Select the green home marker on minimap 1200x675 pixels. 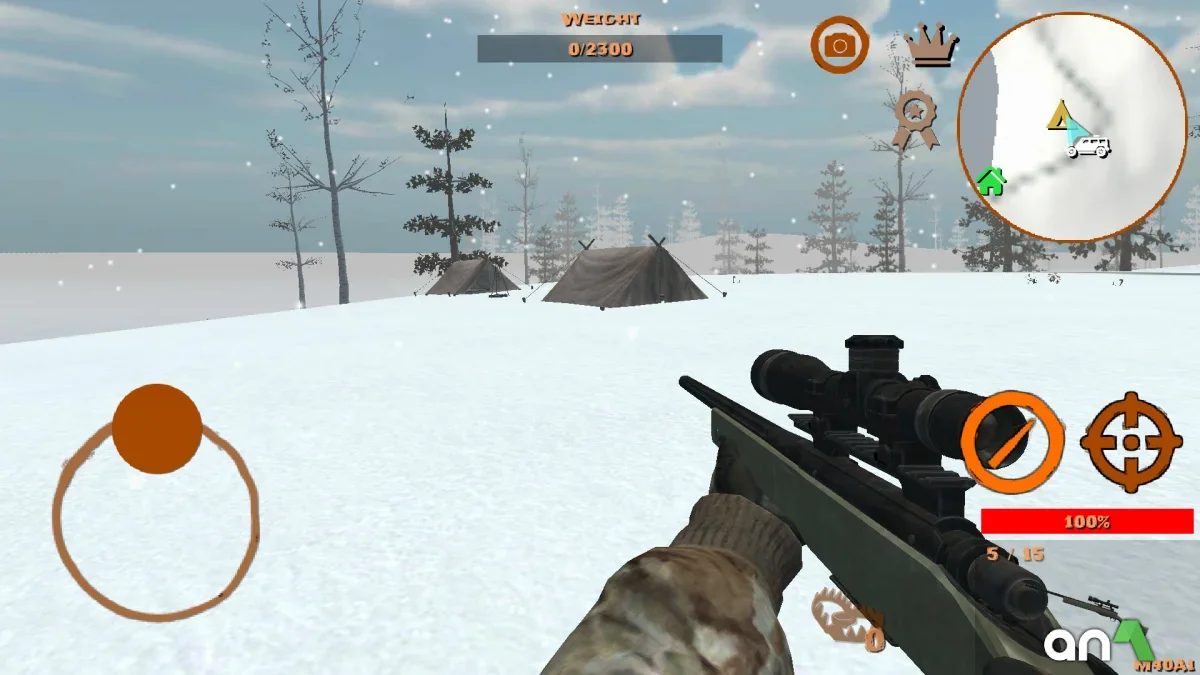(990, 181)
